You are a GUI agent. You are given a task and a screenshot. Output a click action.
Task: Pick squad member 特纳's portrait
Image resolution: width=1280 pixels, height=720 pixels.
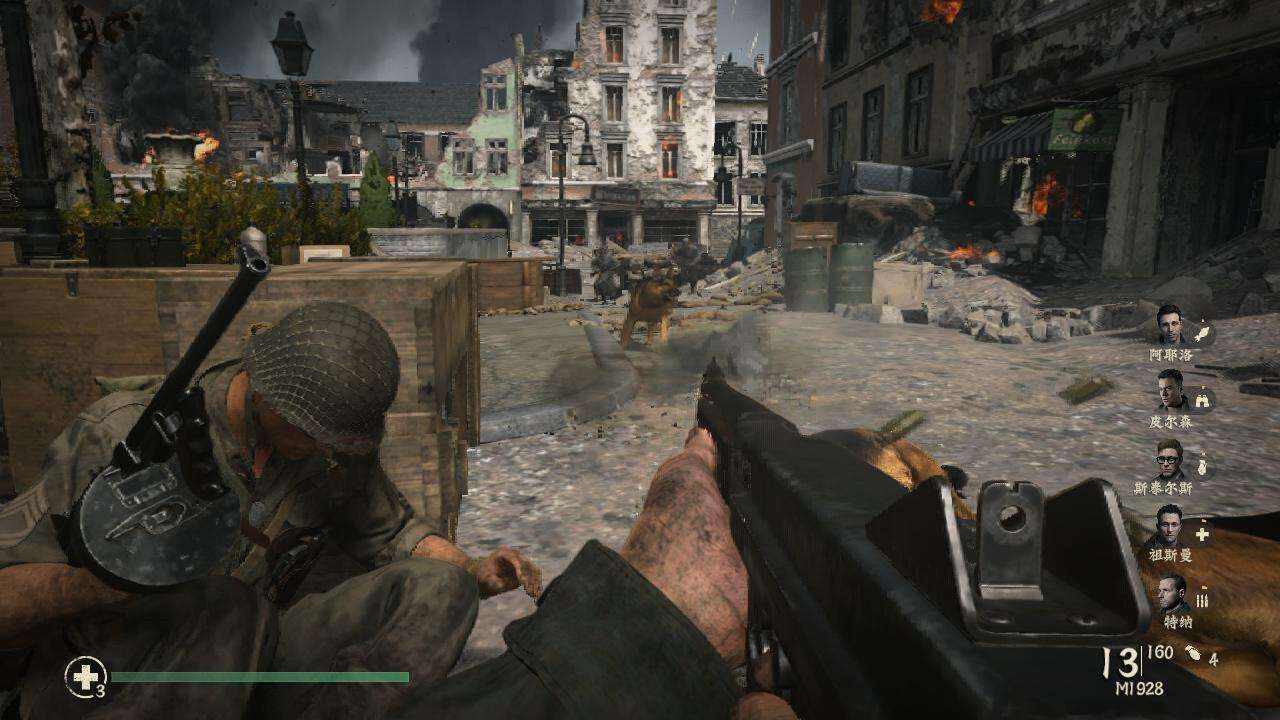click(x=1172, y=594)
